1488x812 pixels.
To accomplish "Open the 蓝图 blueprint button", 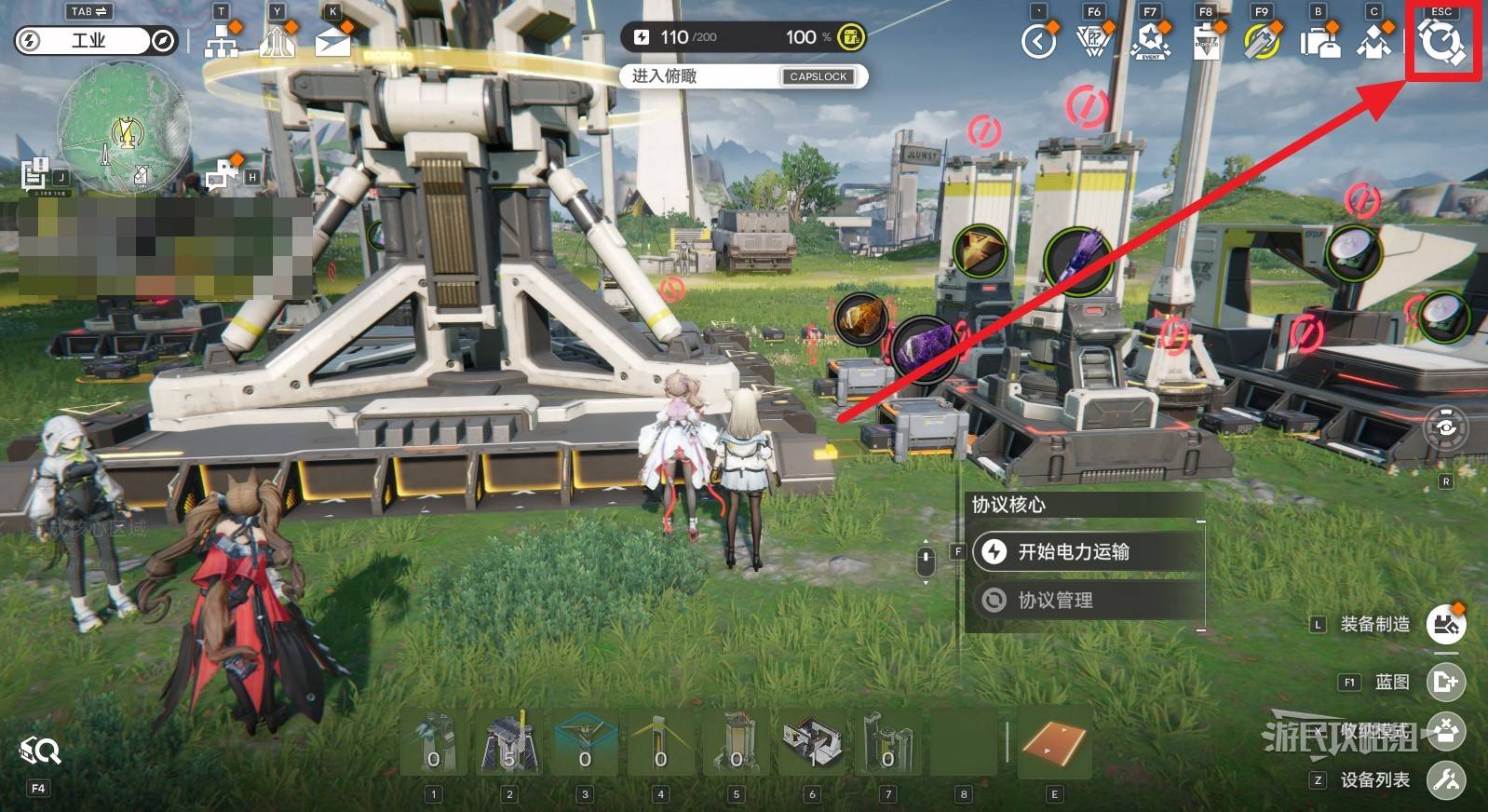I will pyautogui.click(x=1445, y=683).
